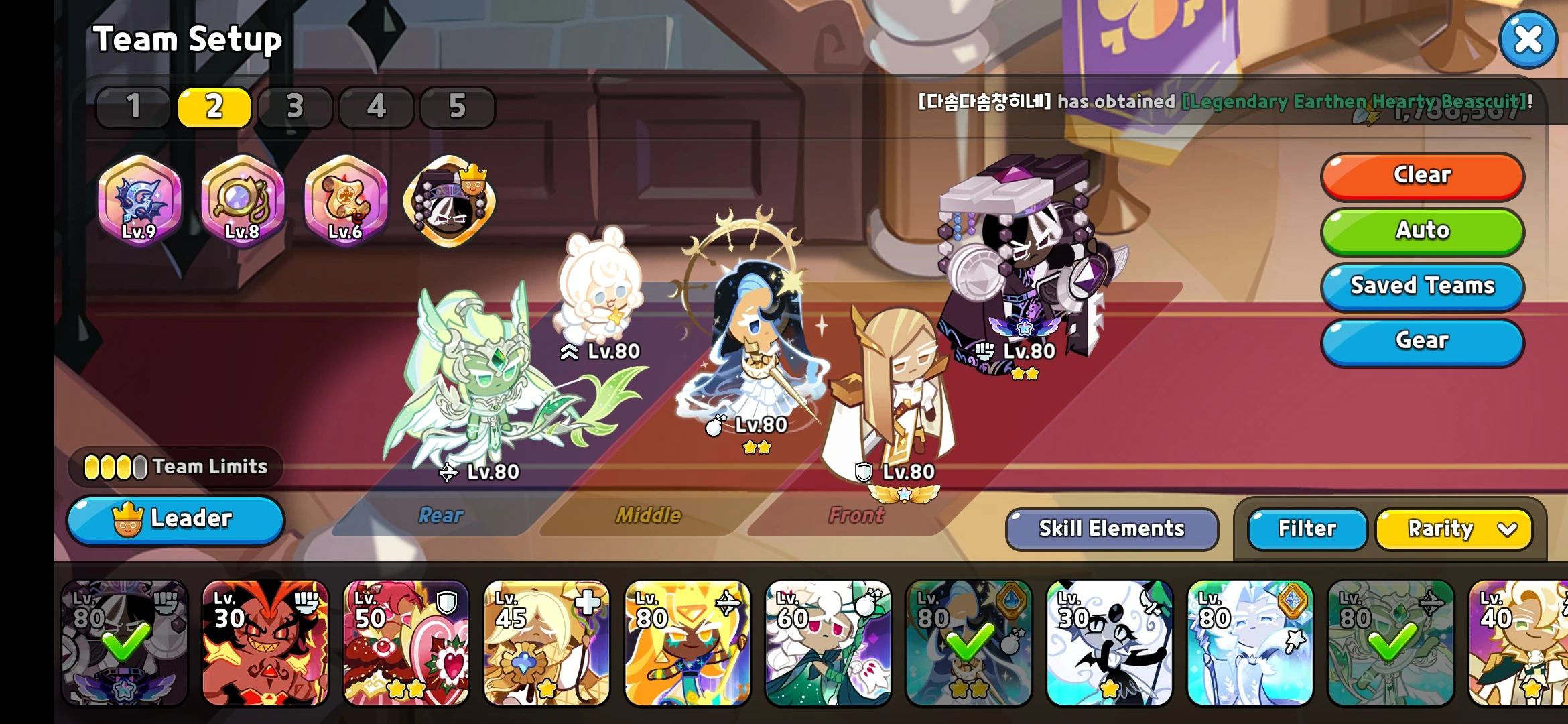Screen dimensions: 1568x724
Task: Open Saved Teams
Action: pyautogui.click(x=1422, y=286)
